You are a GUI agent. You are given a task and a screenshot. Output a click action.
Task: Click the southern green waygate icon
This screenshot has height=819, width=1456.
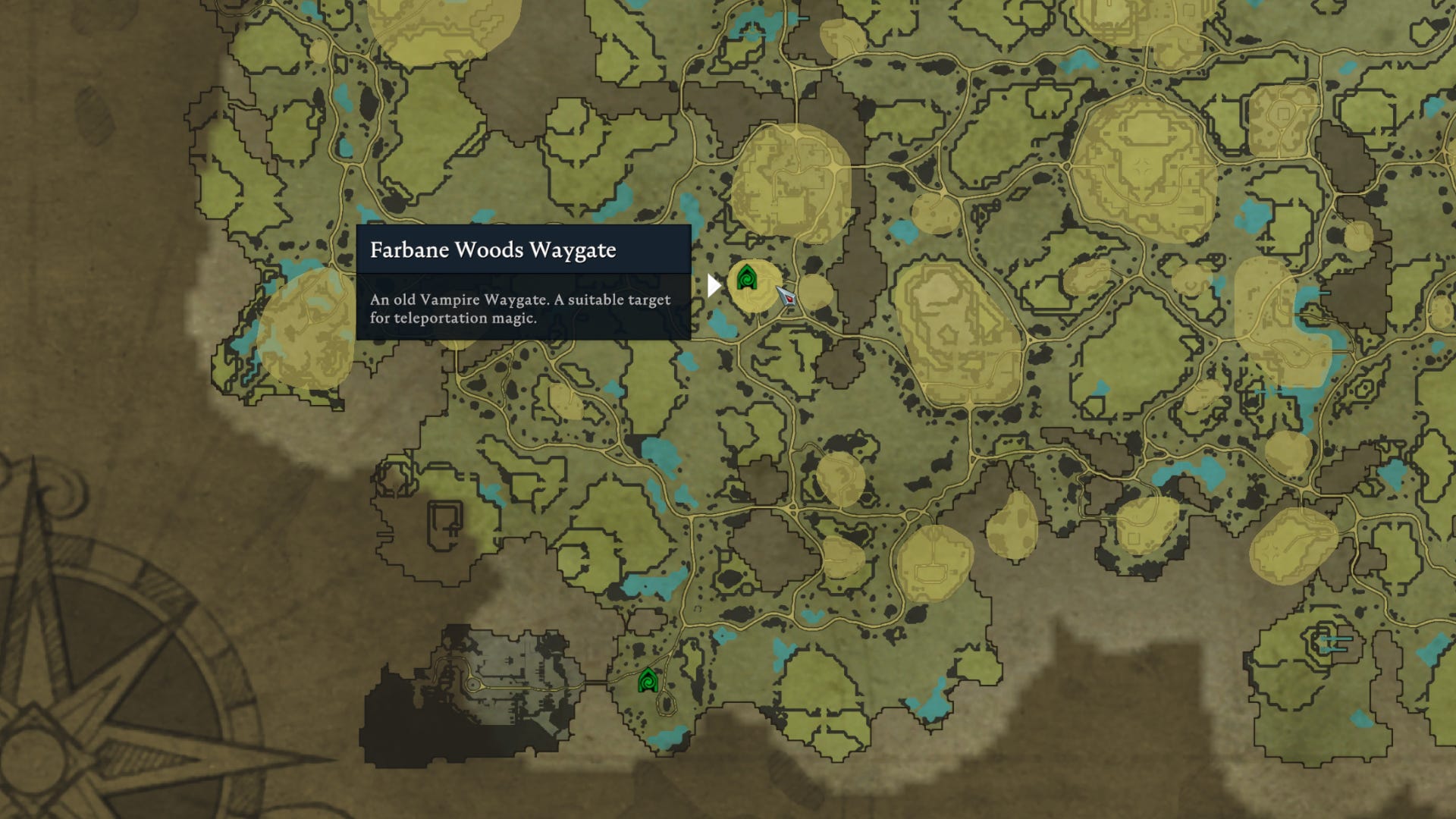click(x=648, y=681)
